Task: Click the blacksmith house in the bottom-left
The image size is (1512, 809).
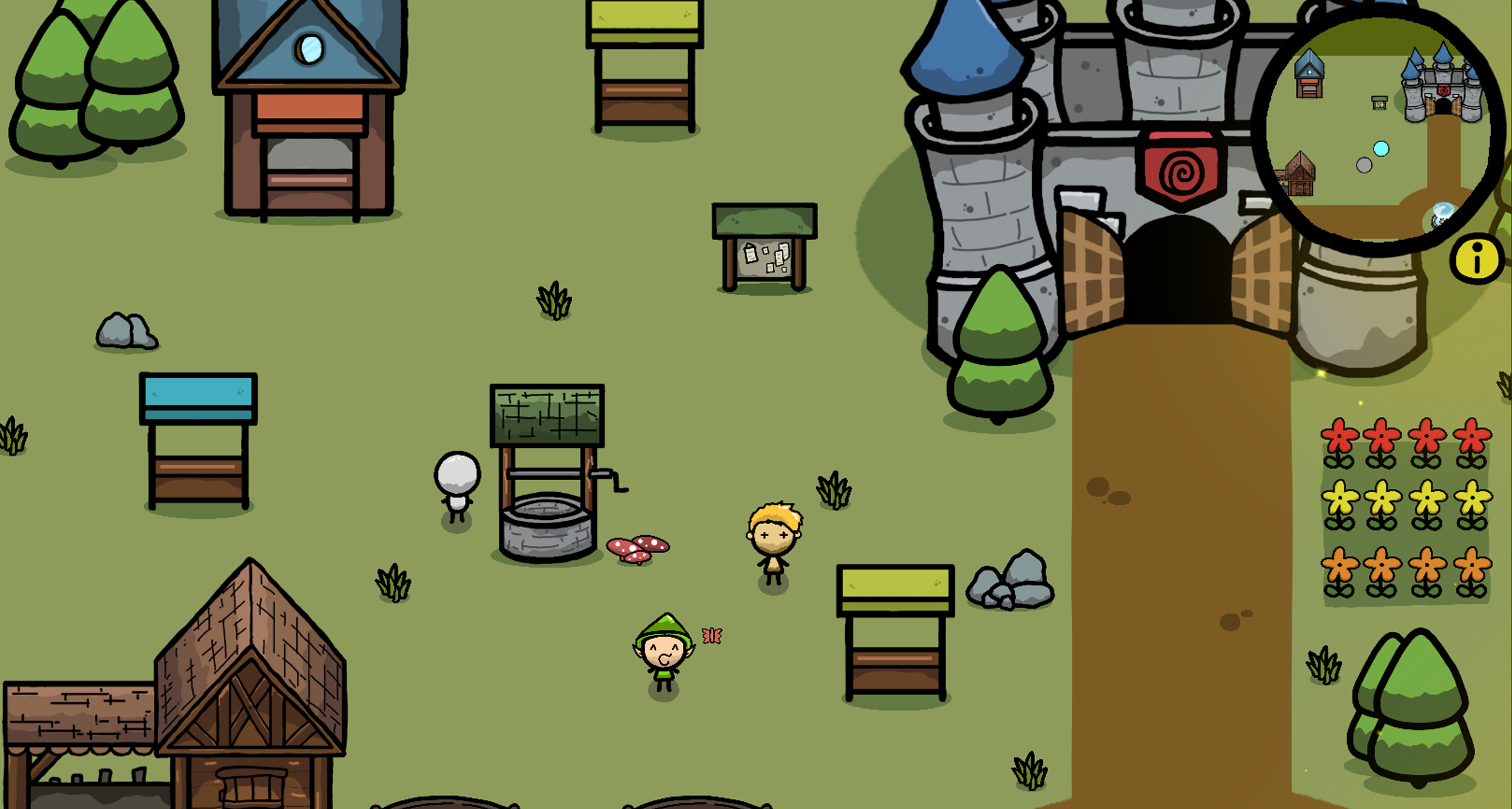Action: coord(247,693)
